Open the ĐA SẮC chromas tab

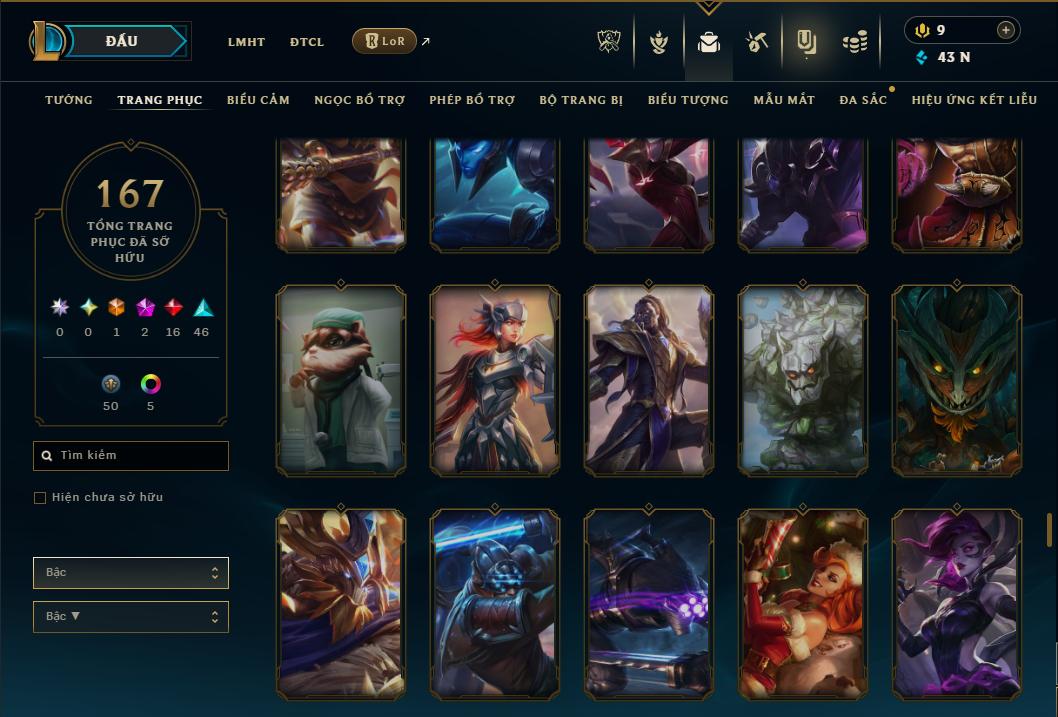863,100
